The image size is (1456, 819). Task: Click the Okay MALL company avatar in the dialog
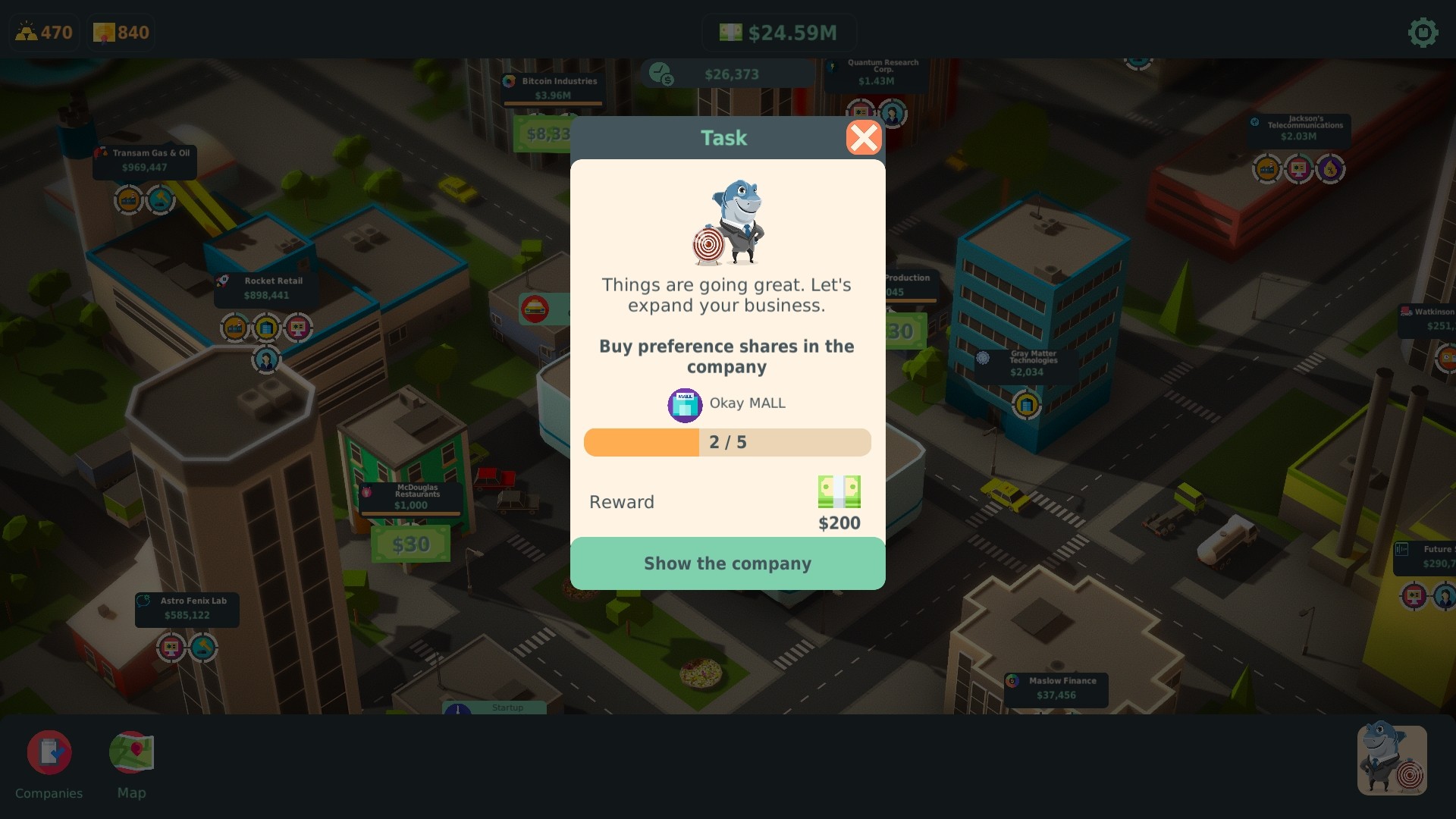pyautogui.click(x=684, y=404)
